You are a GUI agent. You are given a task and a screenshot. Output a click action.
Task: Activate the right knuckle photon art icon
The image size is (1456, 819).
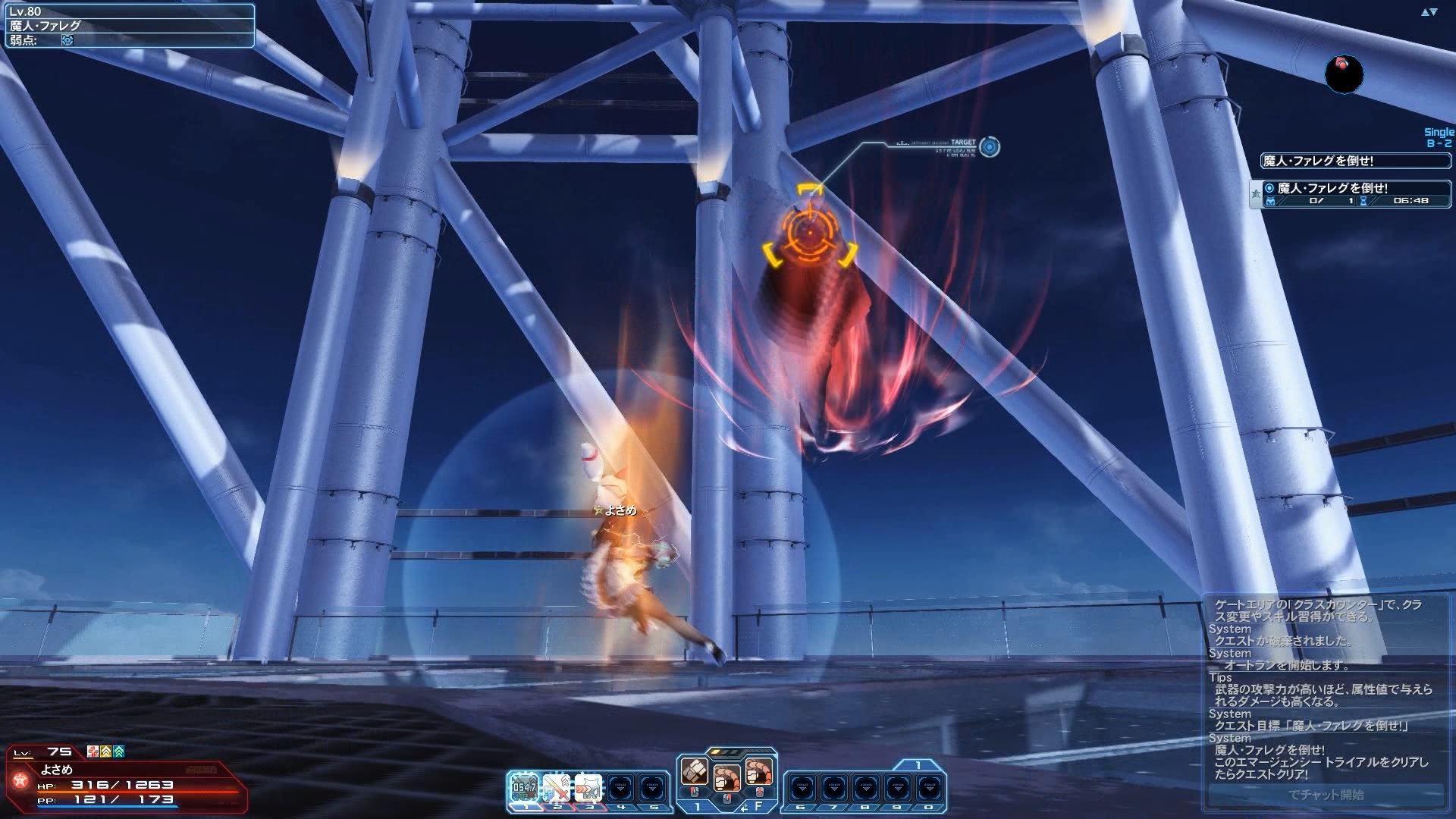(758, 772)
